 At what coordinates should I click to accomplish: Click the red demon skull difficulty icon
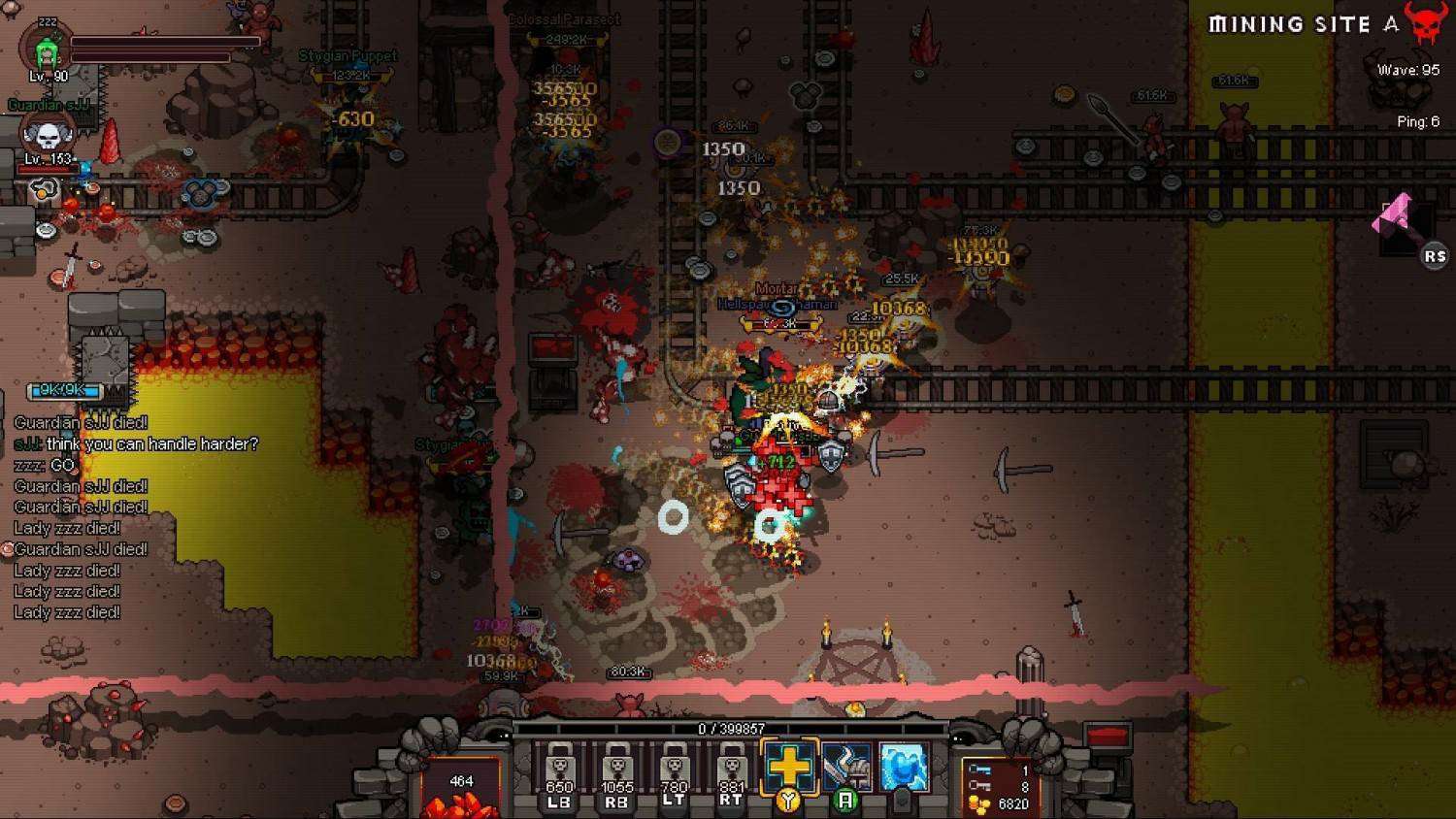tap(1425, 23)
